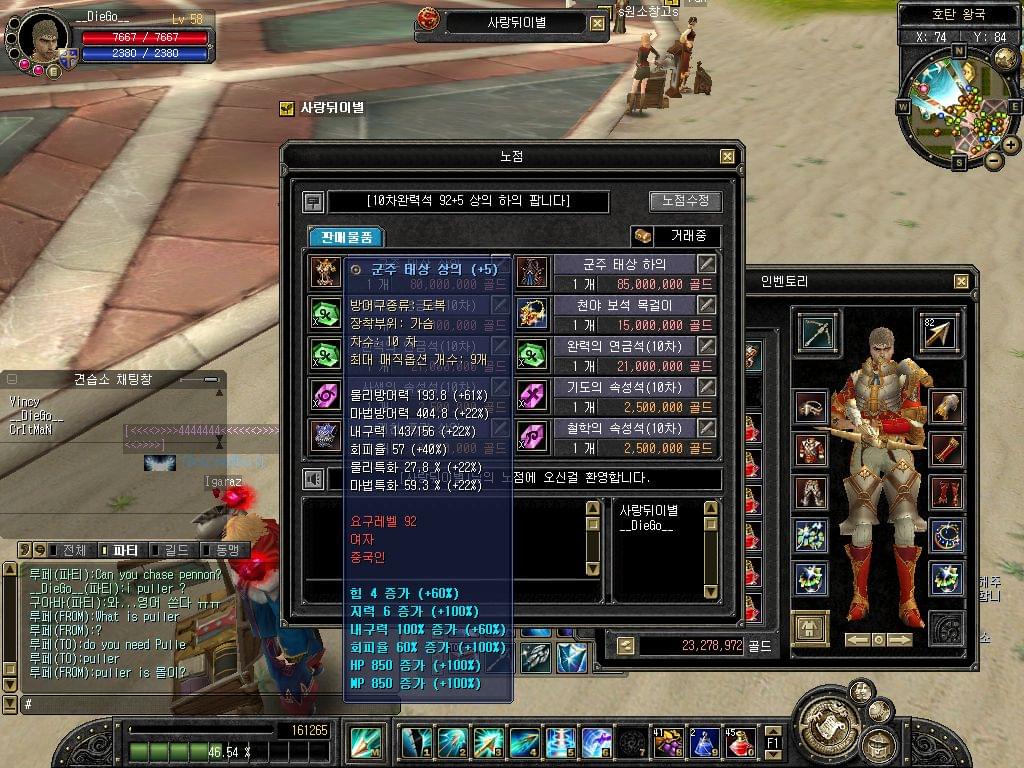
Task: Close the 사랑뒤이별 target window
Action: (x=599, y=23)
